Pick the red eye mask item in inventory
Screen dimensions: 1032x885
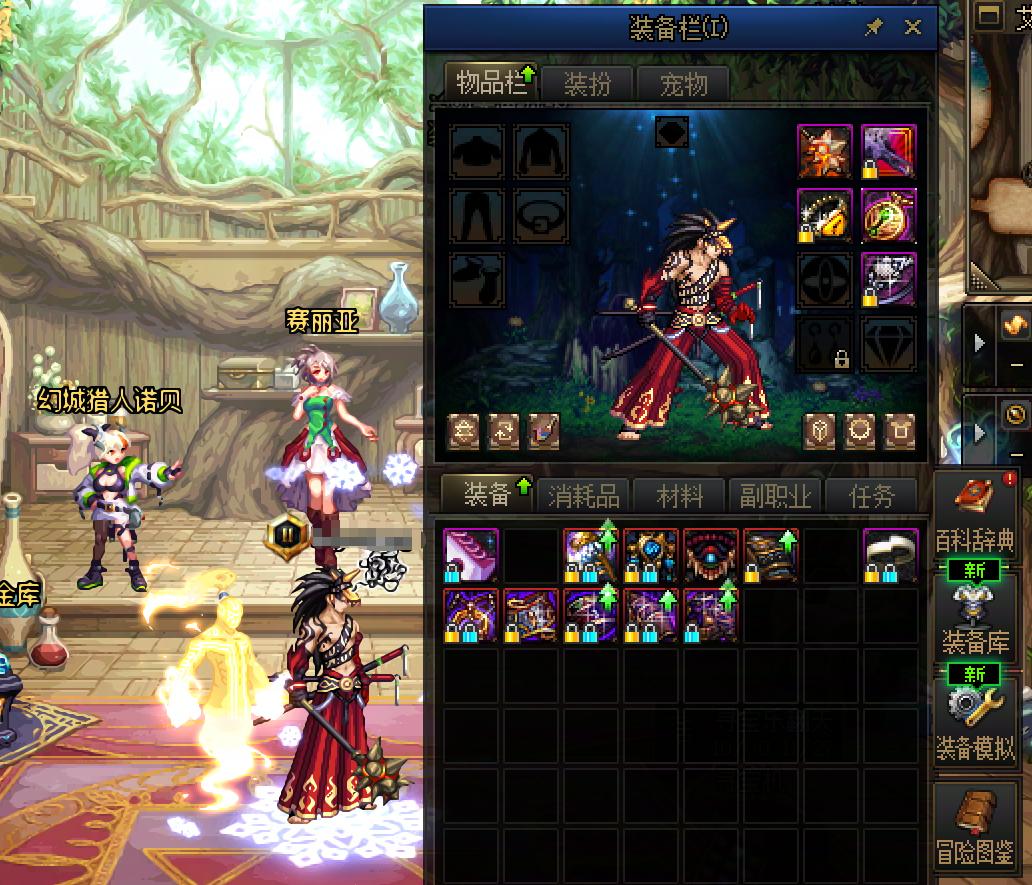(x=711, y=555)
